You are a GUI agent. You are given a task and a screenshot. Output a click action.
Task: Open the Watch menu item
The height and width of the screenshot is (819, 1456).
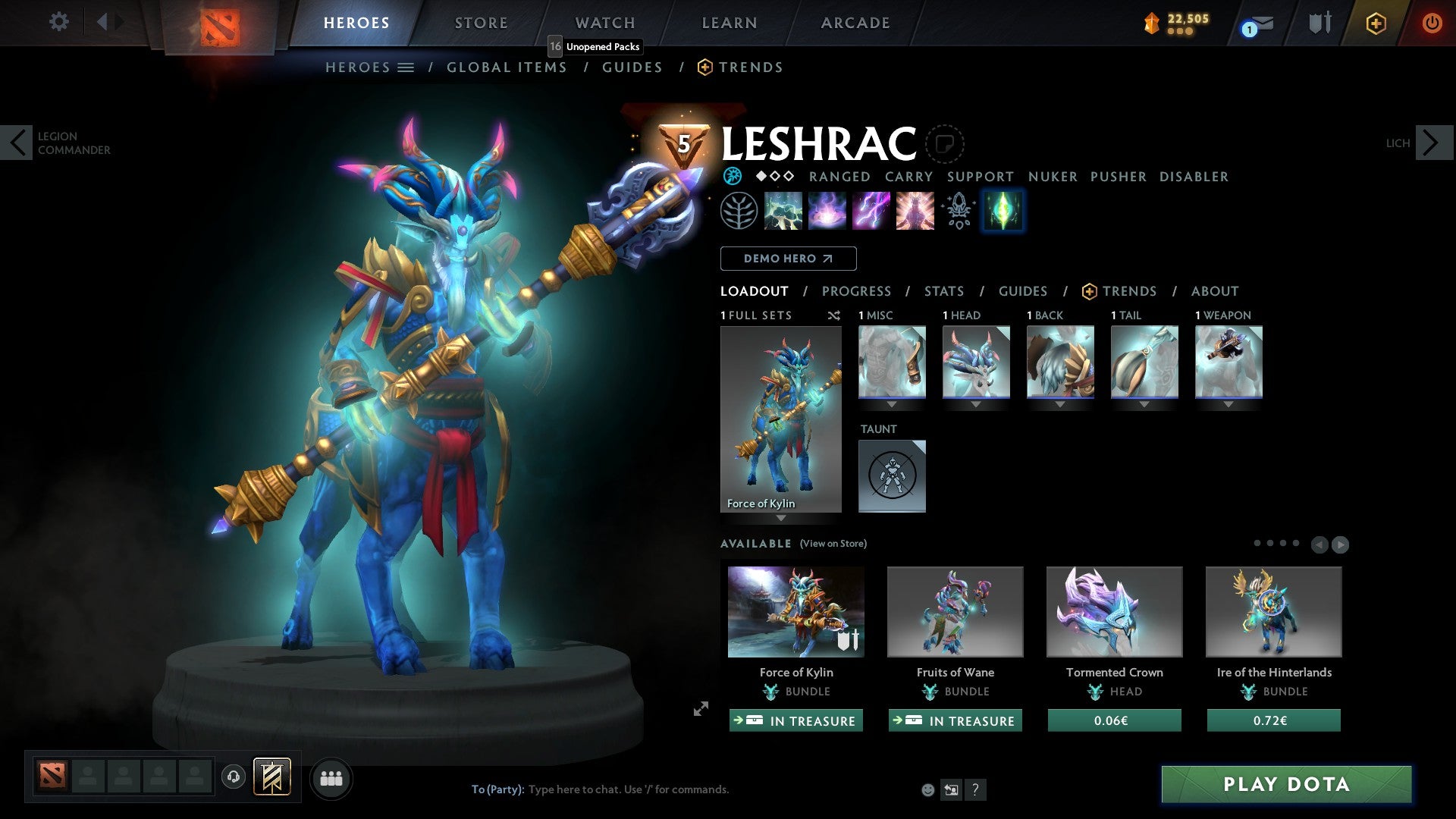click(604, 23)
